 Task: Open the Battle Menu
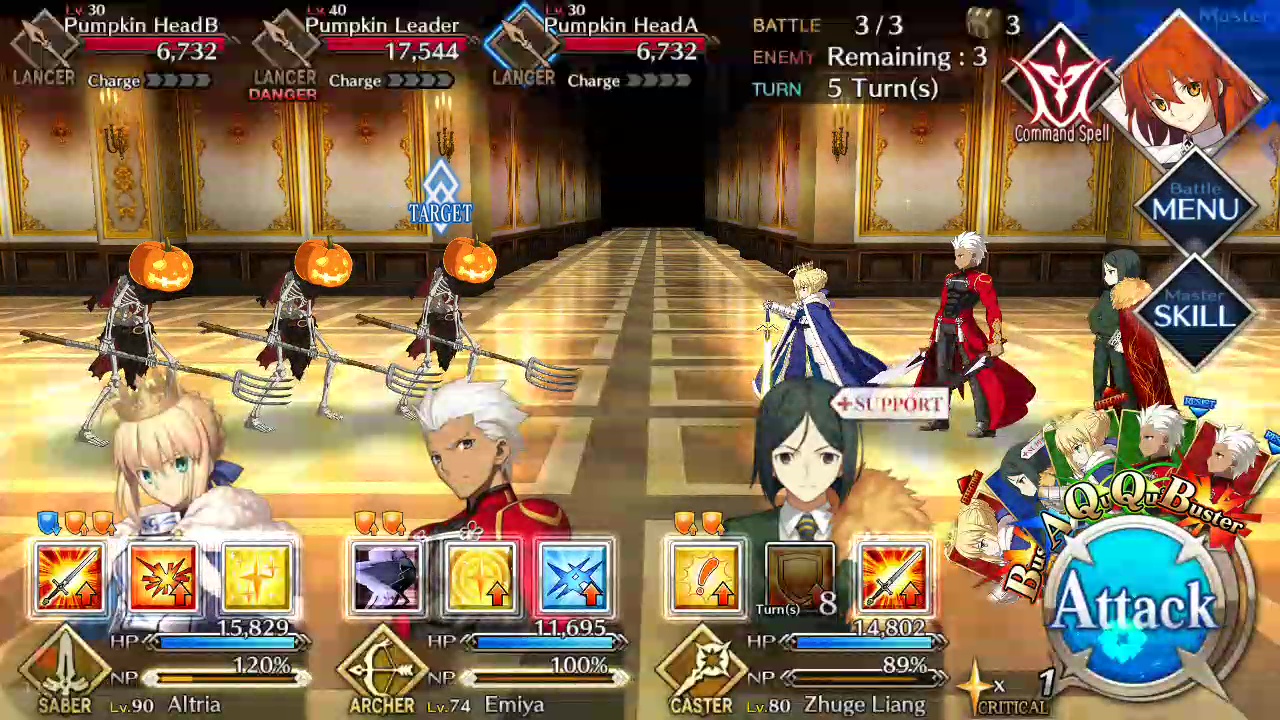1196,204
